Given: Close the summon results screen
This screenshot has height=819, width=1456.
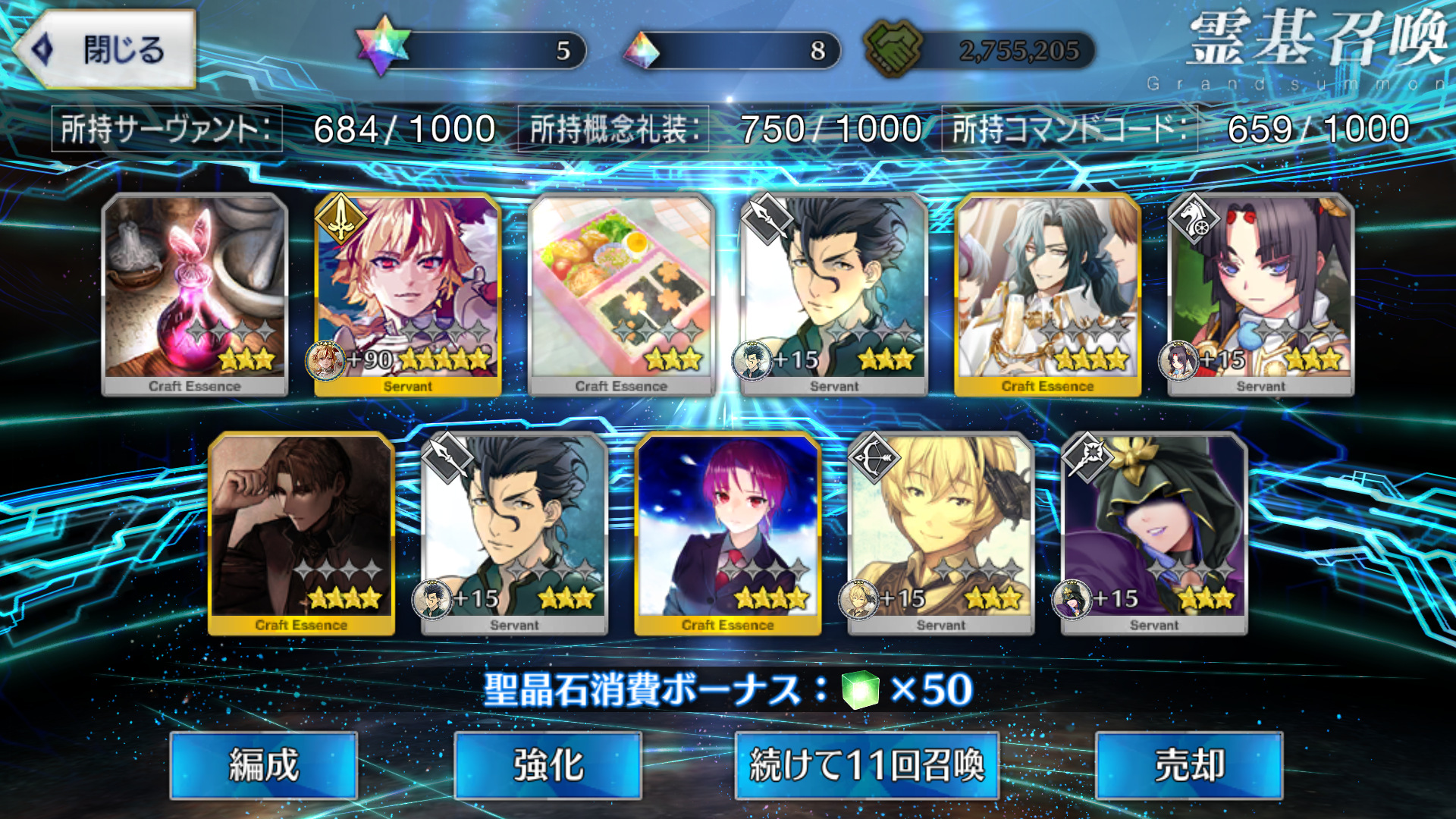Looking at the screenshot, I should pyautogui.click(x=106, y=50).
